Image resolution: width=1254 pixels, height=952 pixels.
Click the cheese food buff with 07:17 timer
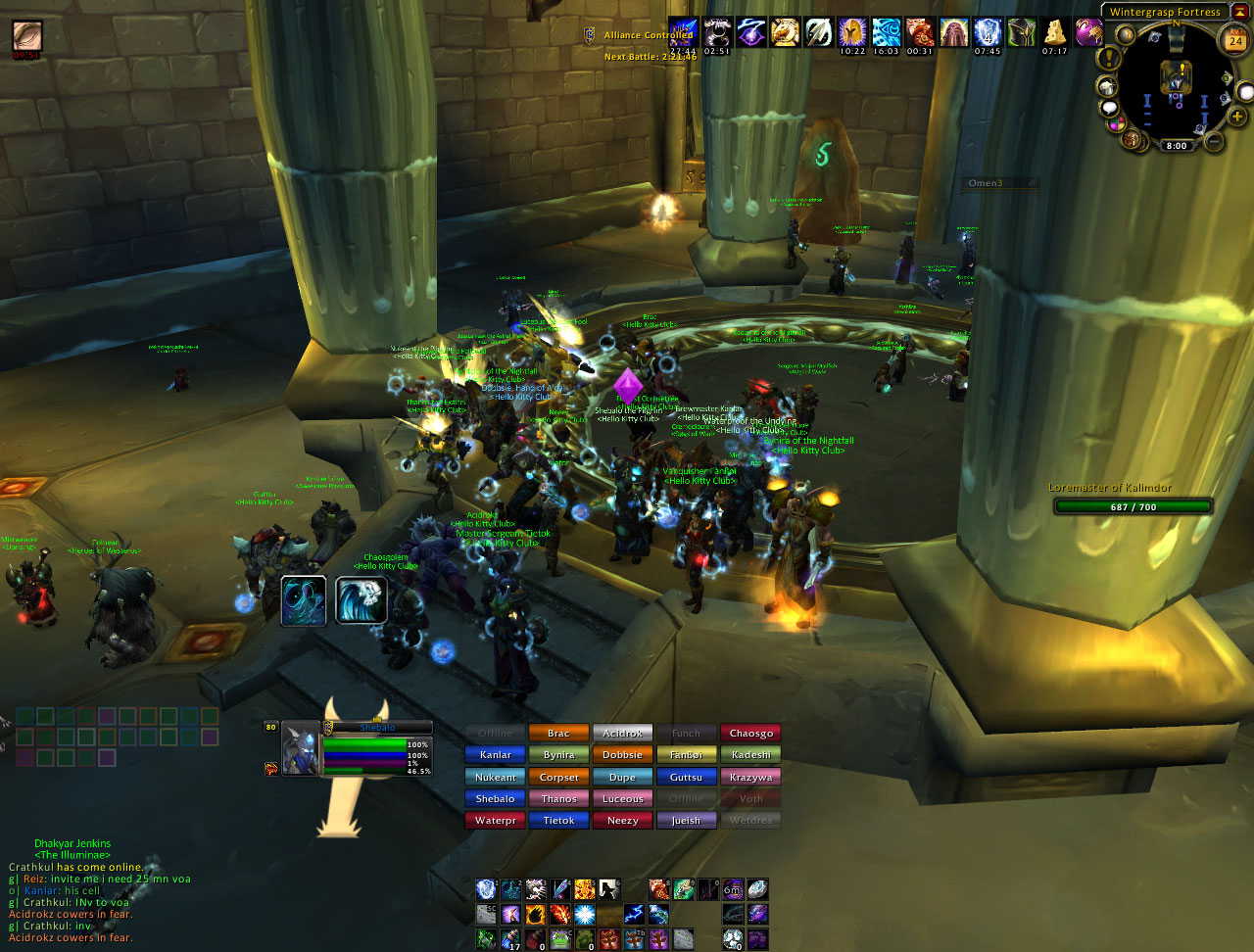coord(1054,32)
